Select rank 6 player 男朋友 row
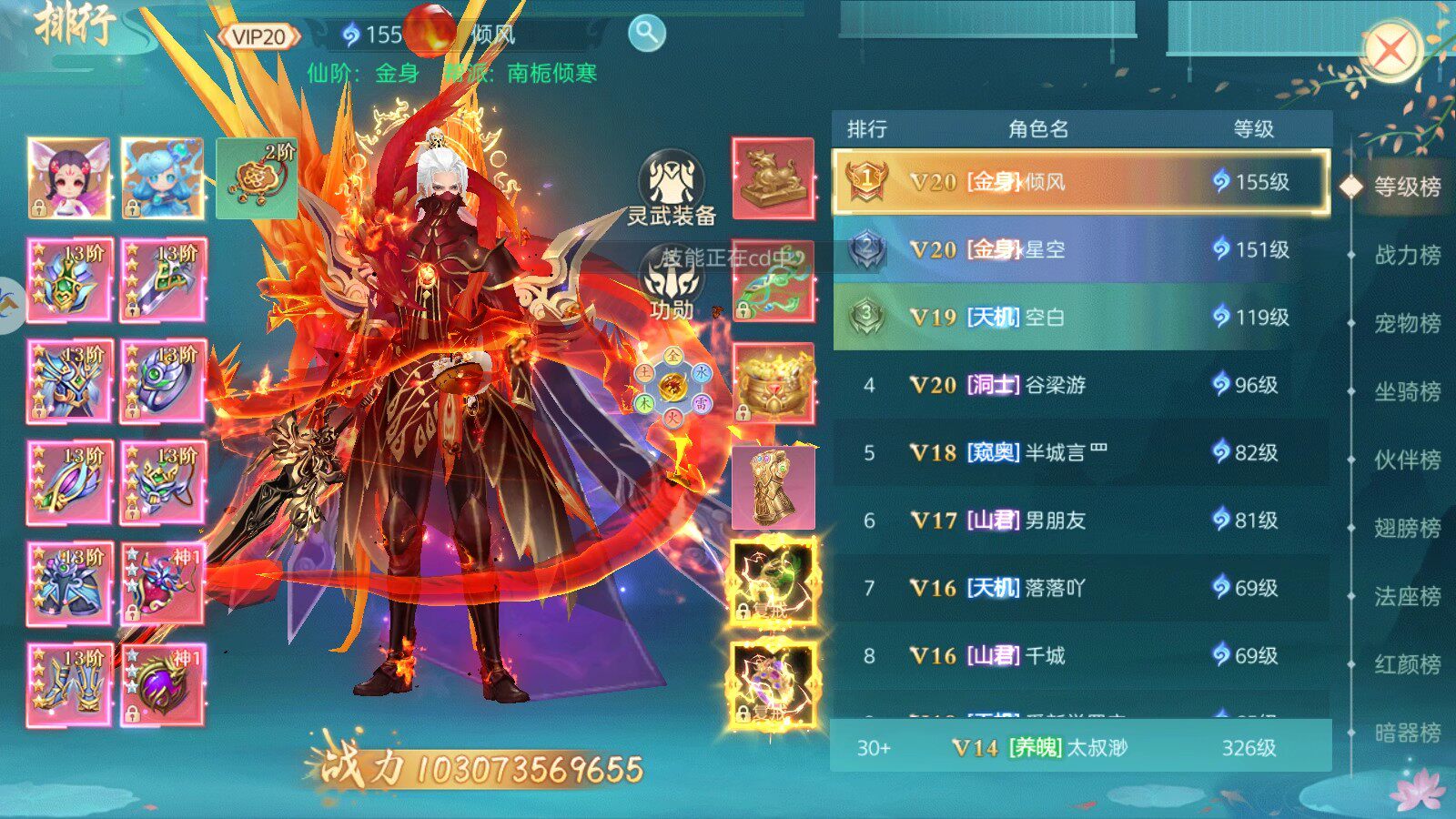The height and width of the screenshot is (819, 1456). (x=1081, y=521)
